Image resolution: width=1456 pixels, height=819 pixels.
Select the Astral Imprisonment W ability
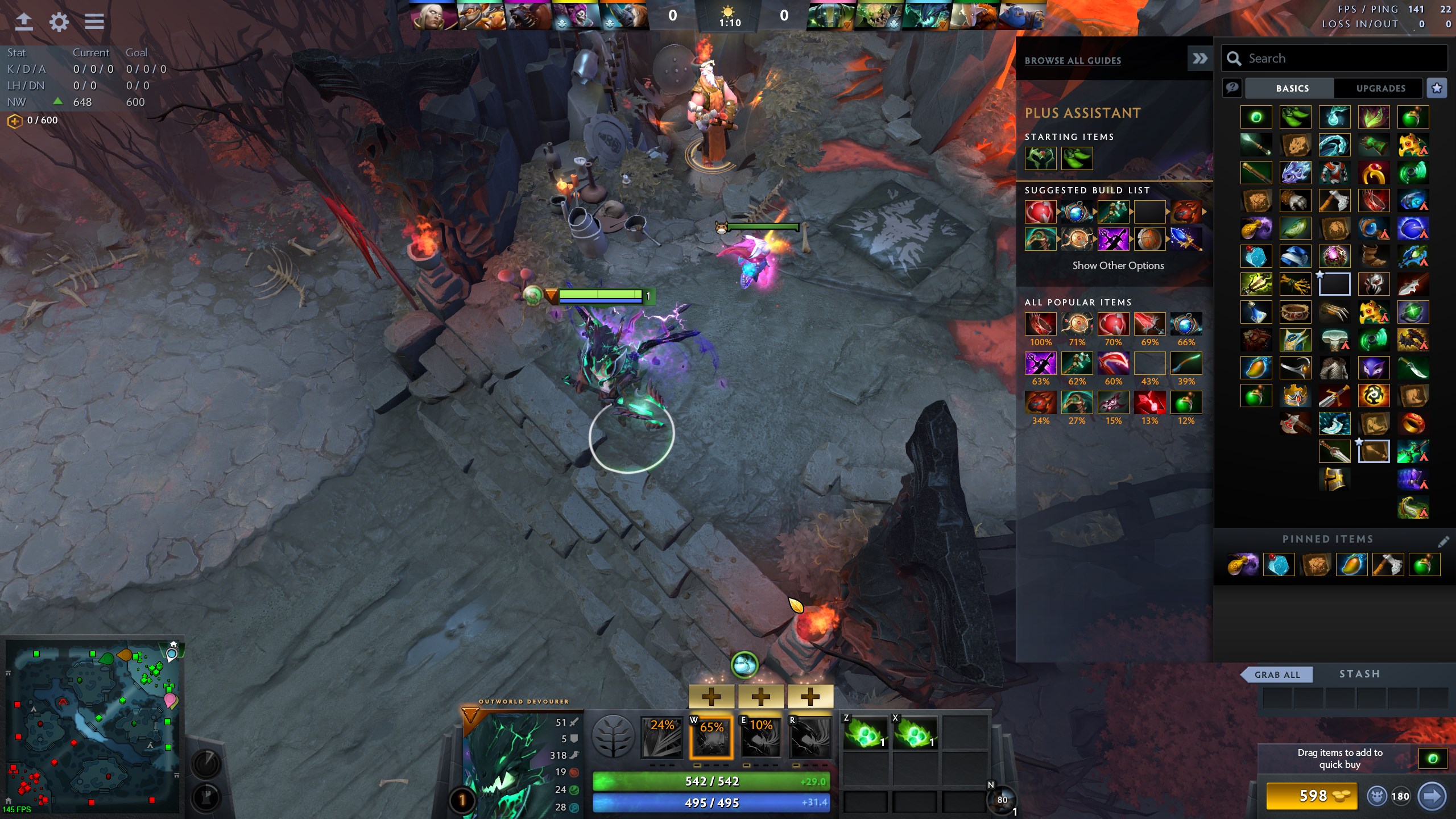click(711, 737)
